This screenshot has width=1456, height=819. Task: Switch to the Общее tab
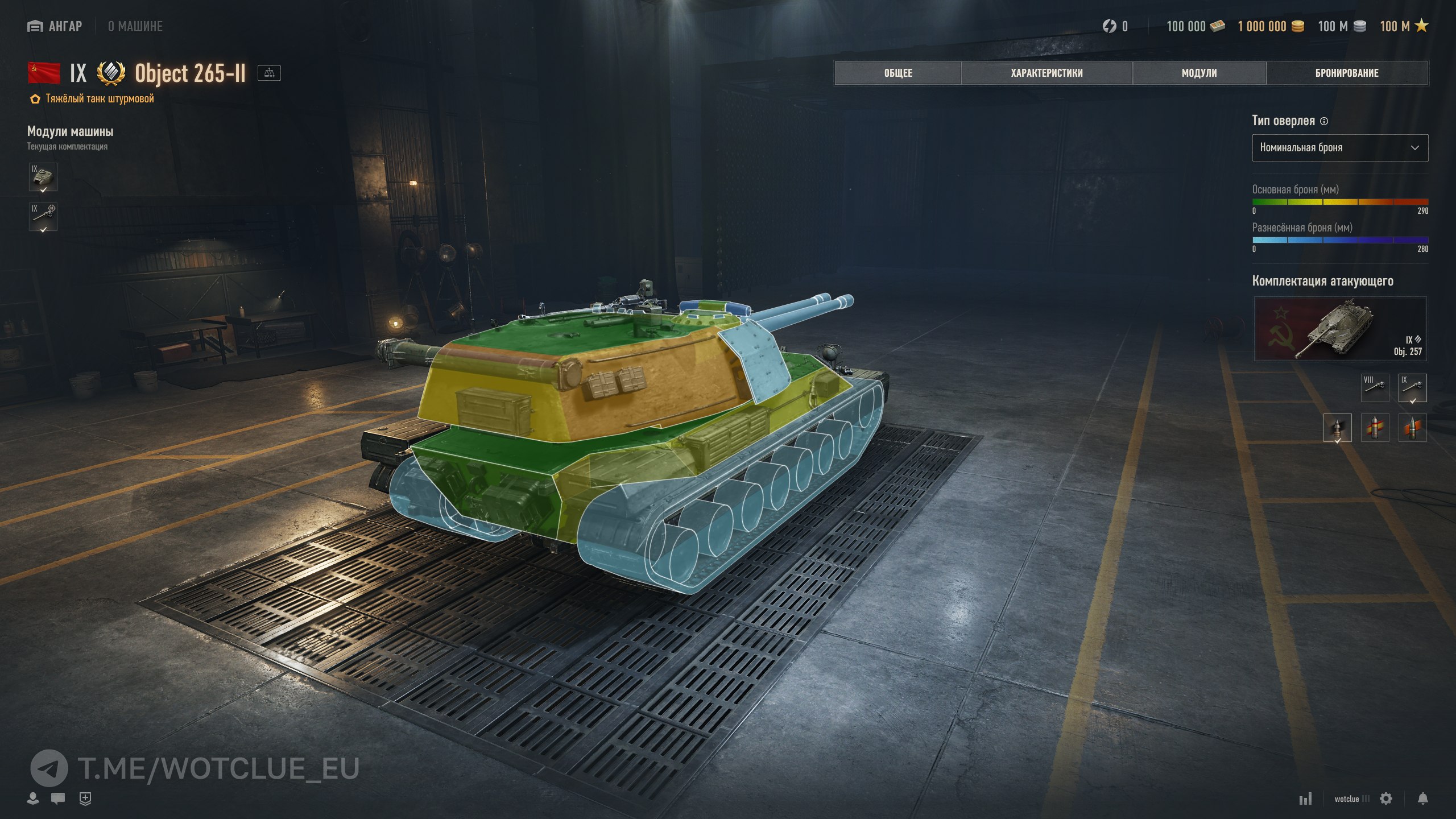[898, 73]
